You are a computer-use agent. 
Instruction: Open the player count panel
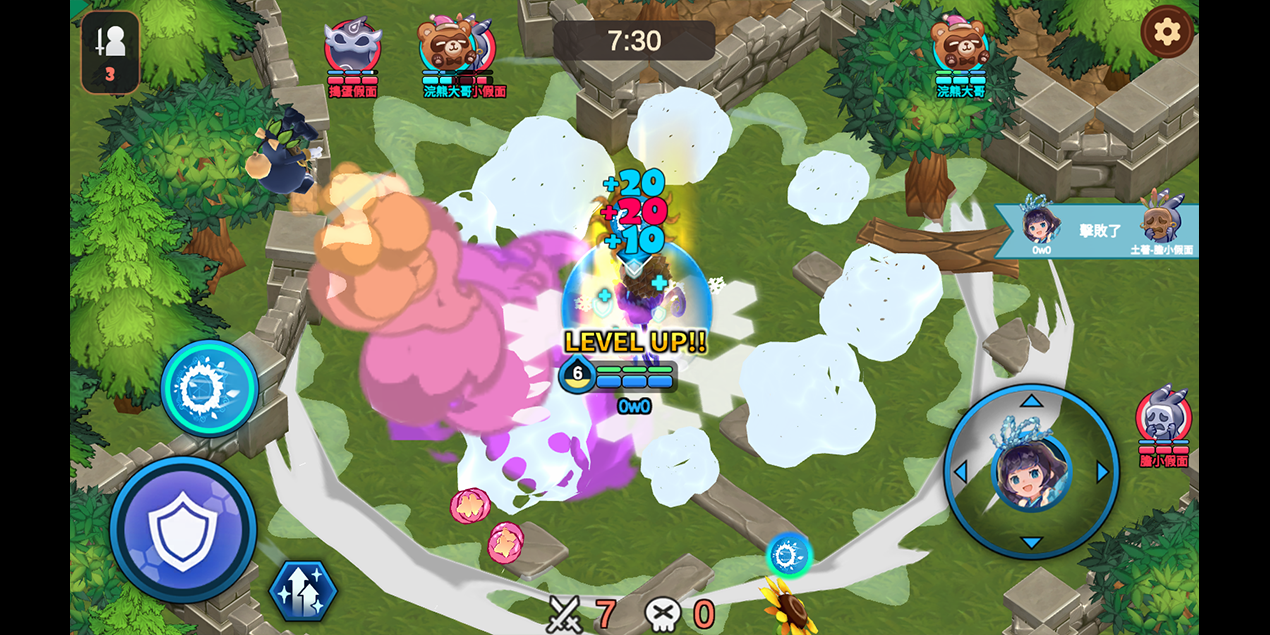click(110, 52)
